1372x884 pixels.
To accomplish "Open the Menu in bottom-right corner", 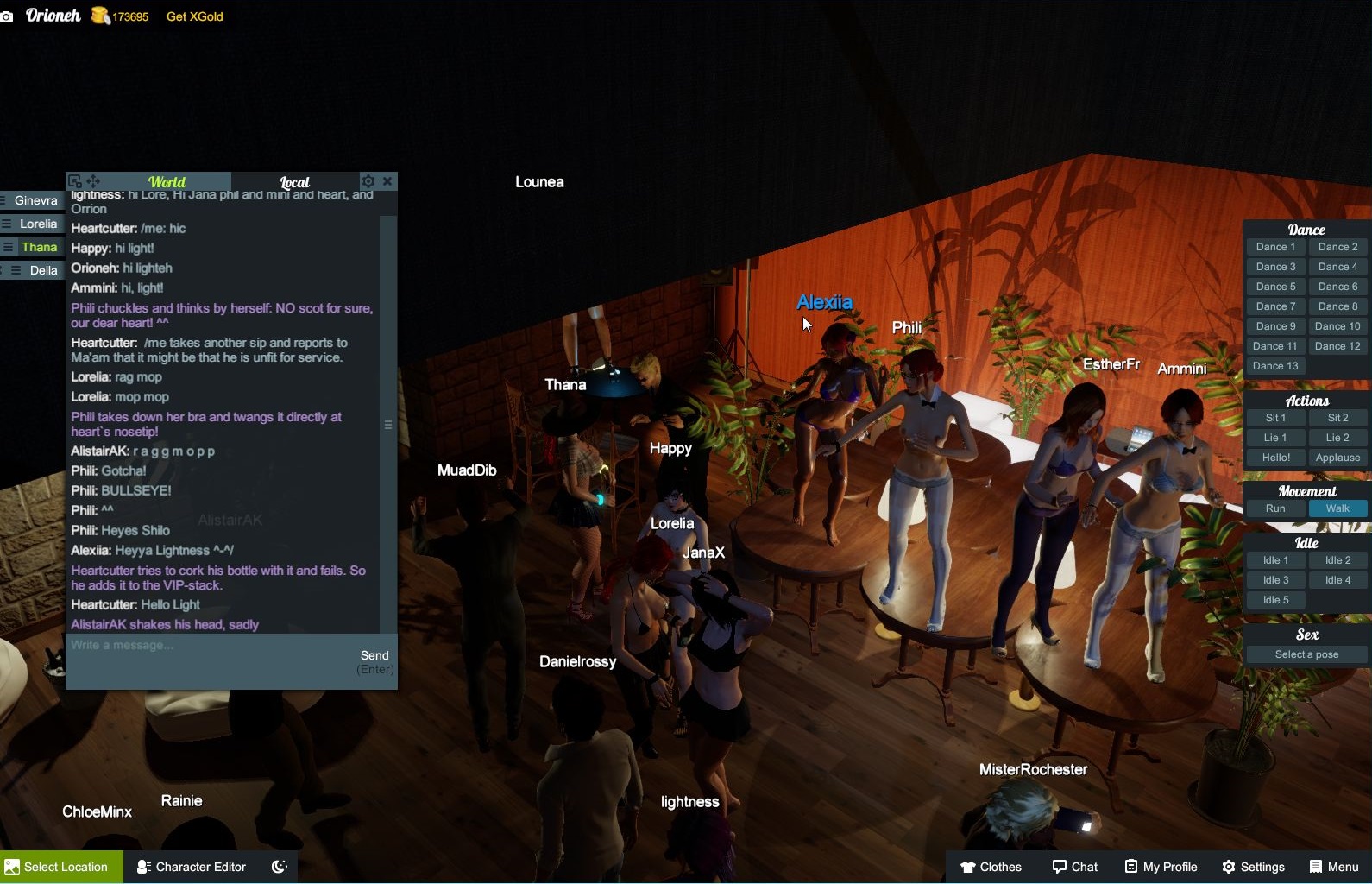I will (x=1332, y=867).
